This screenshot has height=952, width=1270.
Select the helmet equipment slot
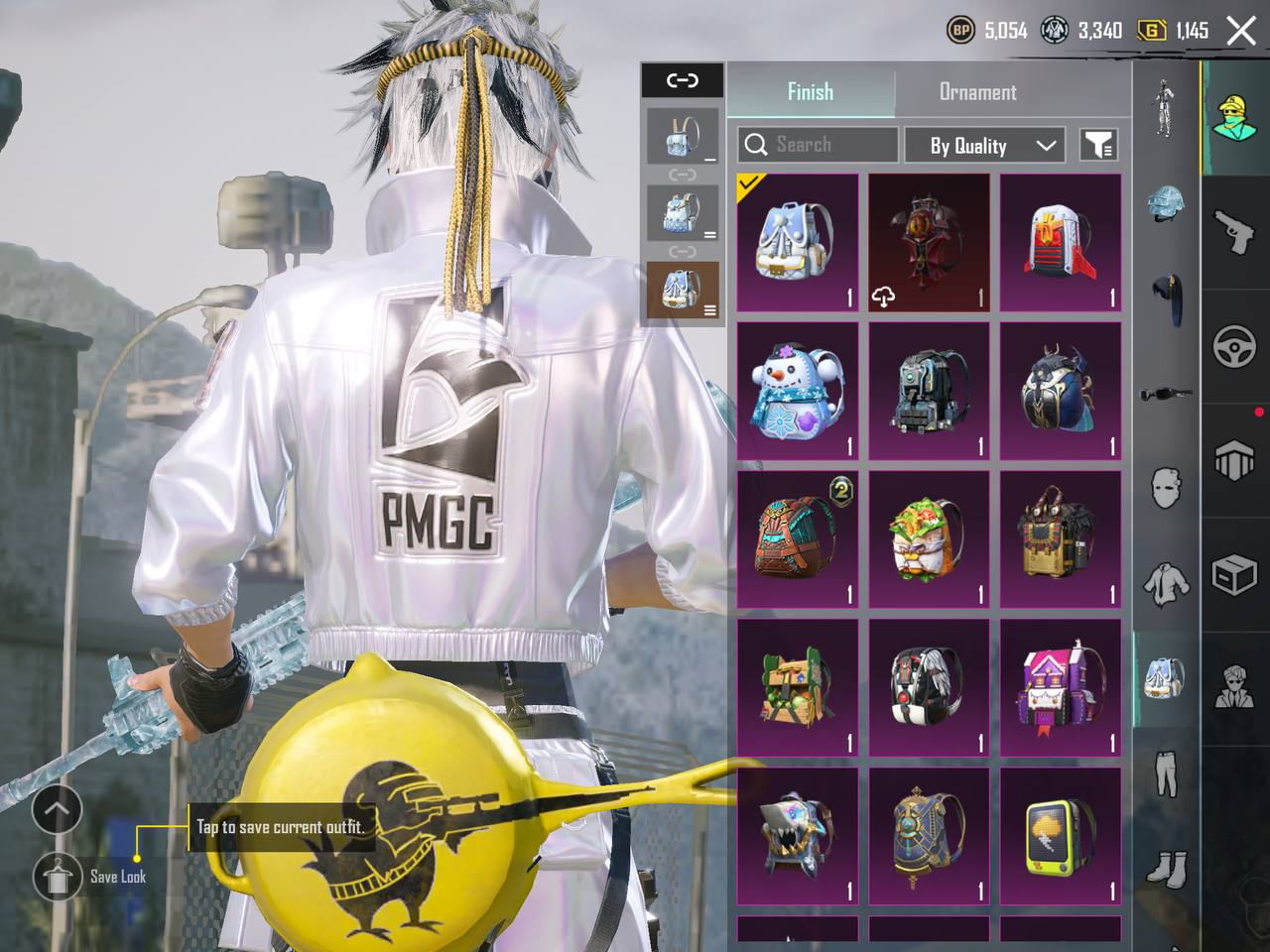click(1166, 203)
